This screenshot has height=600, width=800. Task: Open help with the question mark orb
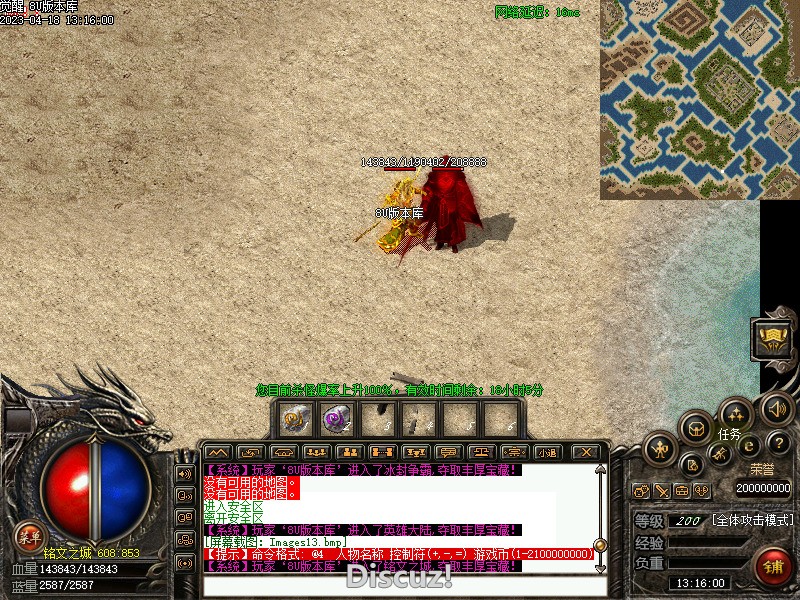tap(780, 442)
